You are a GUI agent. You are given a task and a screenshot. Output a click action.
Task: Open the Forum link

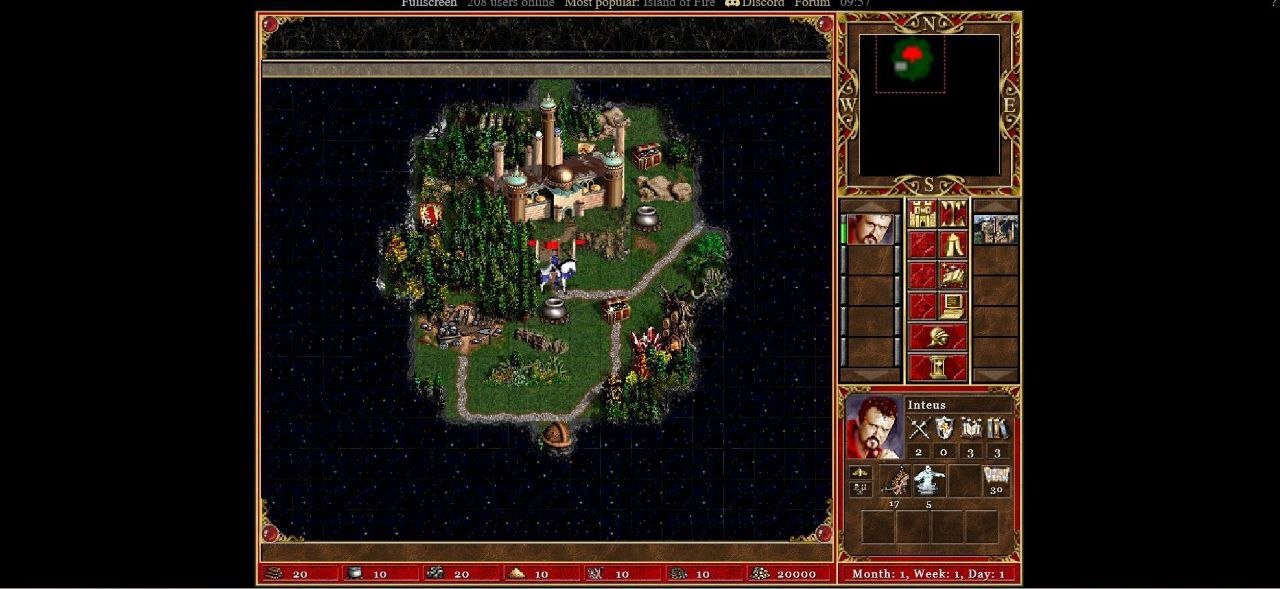click(812, 3)
